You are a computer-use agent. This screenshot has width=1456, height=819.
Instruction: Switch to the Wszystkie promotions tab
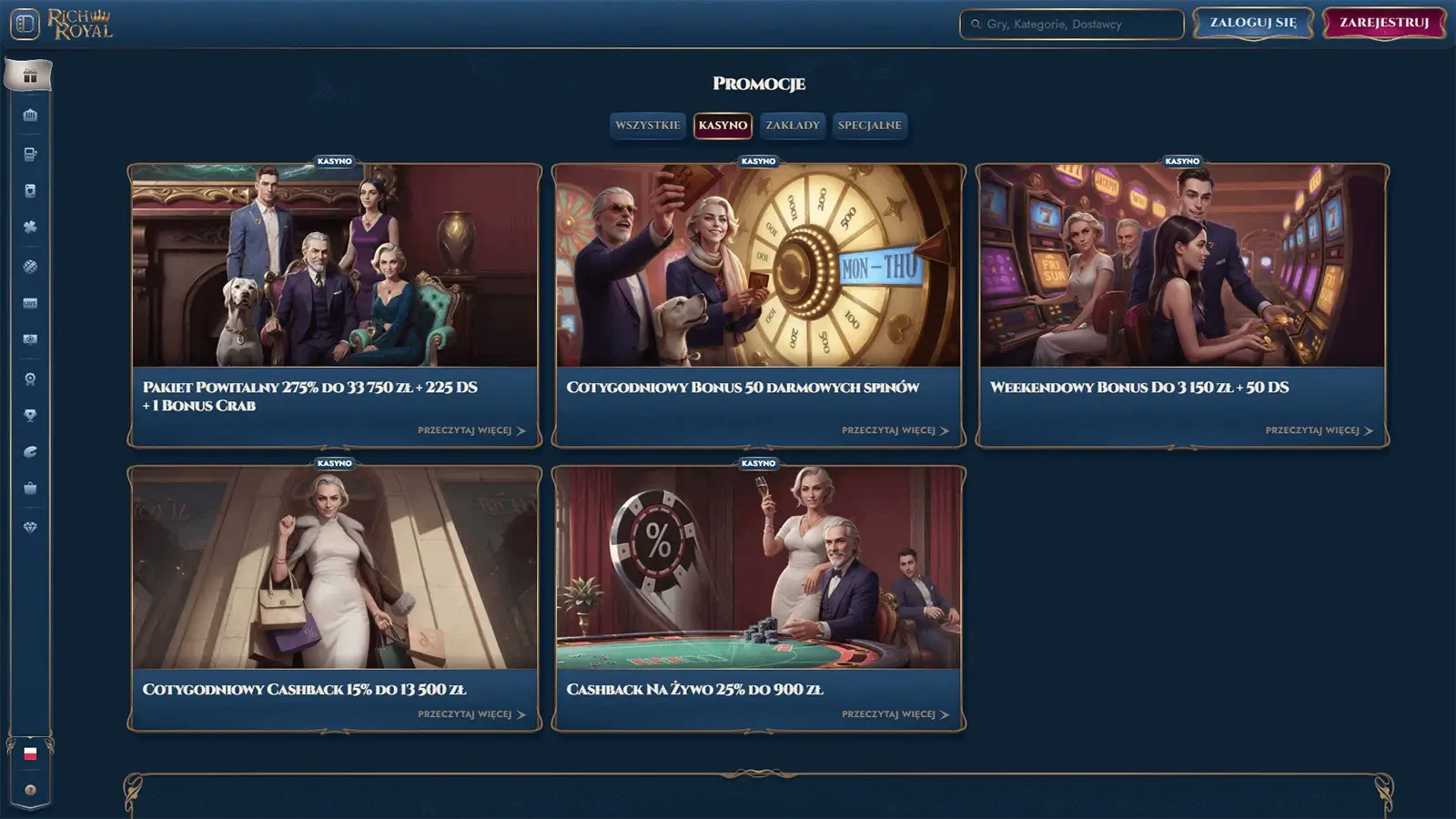click(x=647, y=126)
